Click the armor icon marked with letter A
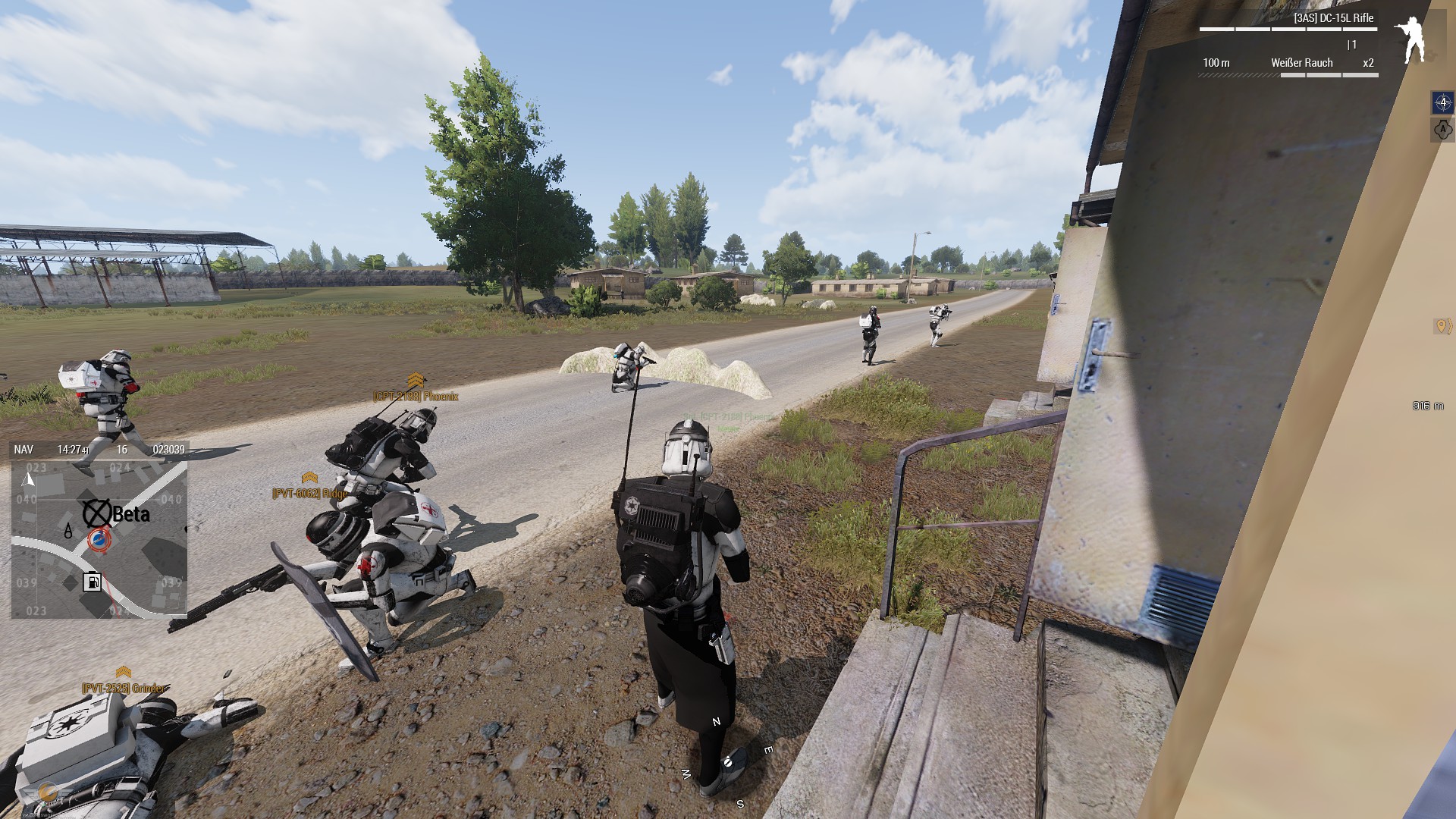The width and height of the screenshot is (1456, 819). point(1442,130)
